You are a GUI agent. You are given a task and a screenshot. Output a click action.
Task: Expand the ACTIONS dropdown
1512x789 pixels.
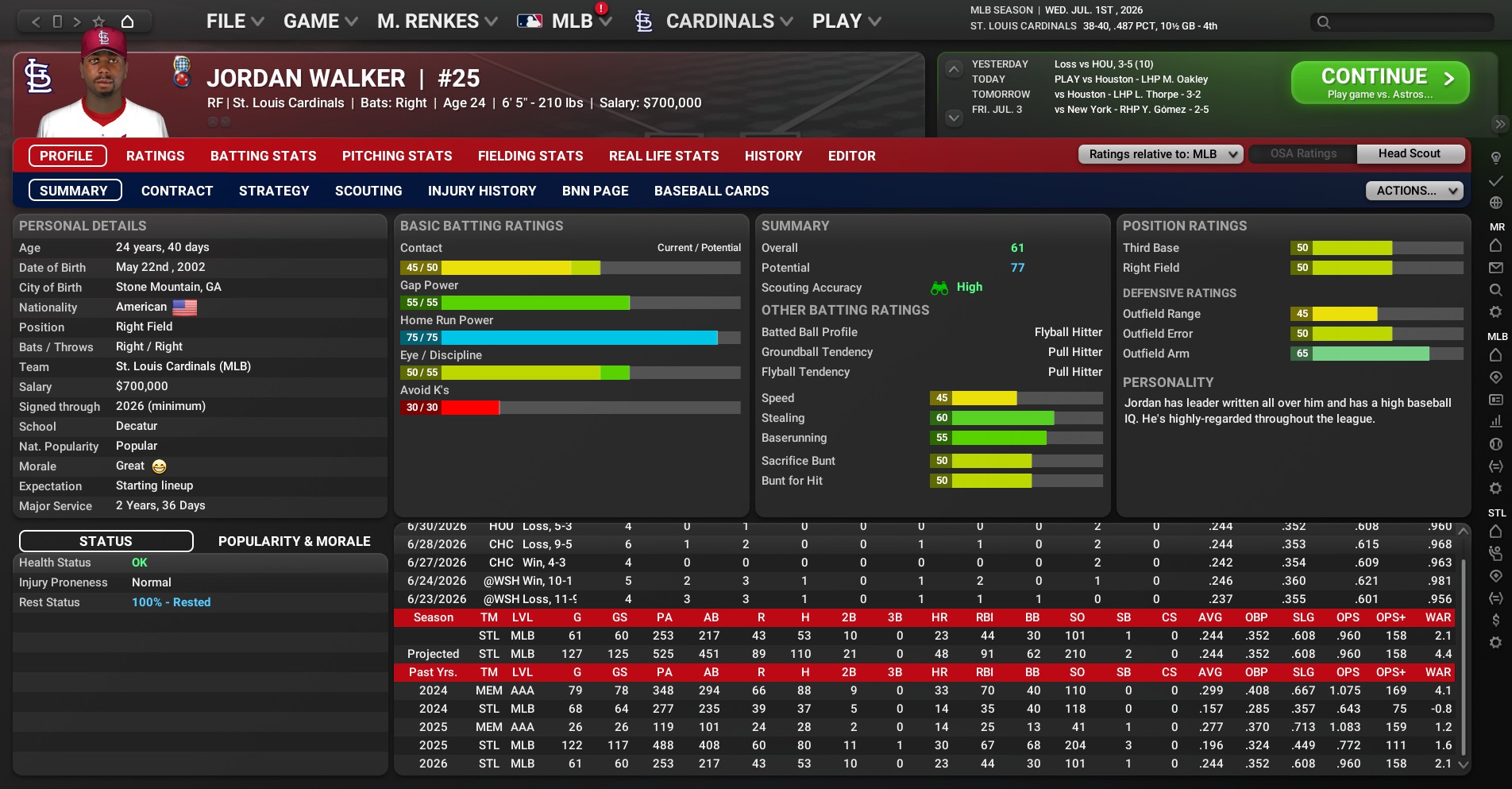coord(1414,191)
